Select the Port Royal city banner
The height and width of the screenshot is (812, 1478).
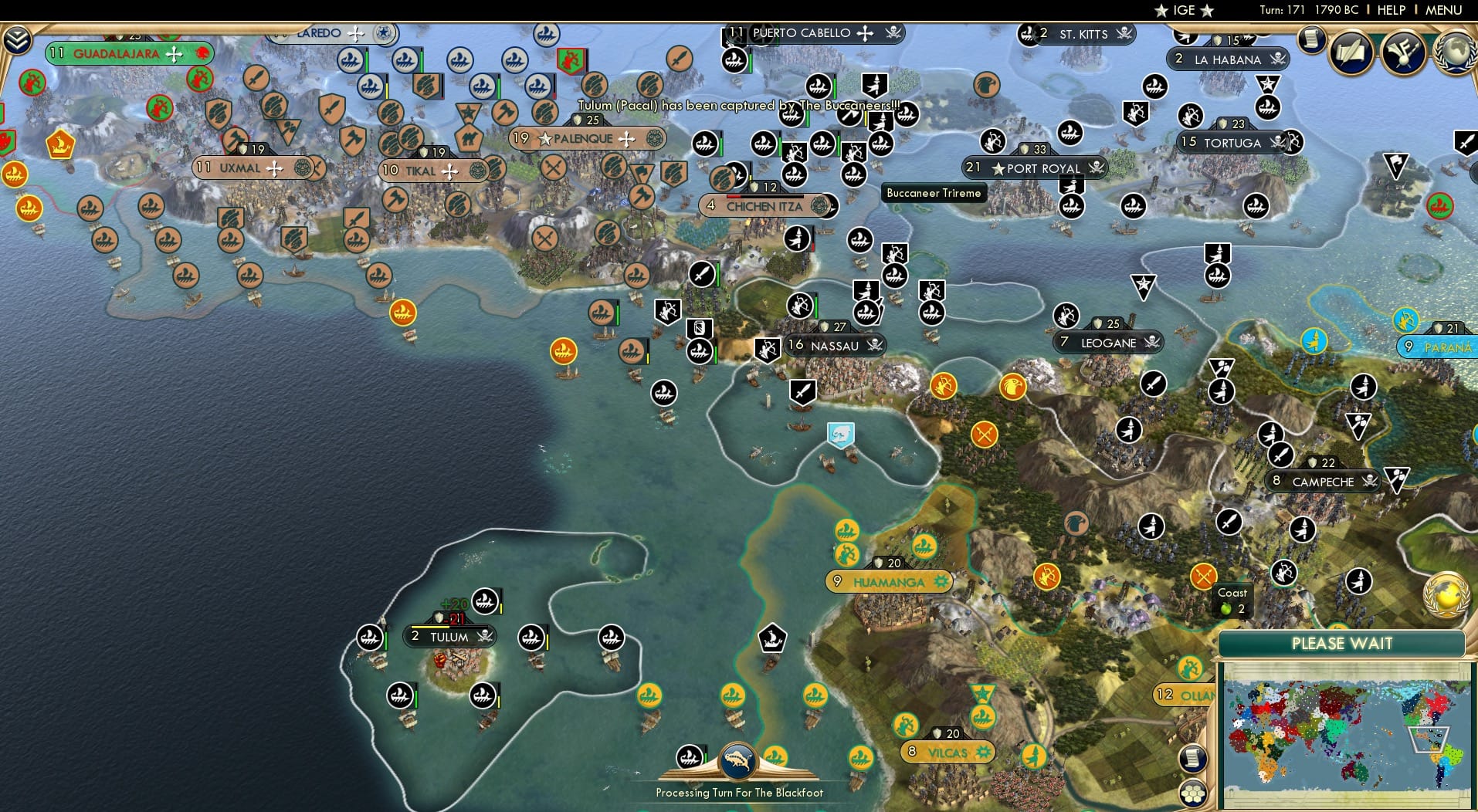(1035, 168)
